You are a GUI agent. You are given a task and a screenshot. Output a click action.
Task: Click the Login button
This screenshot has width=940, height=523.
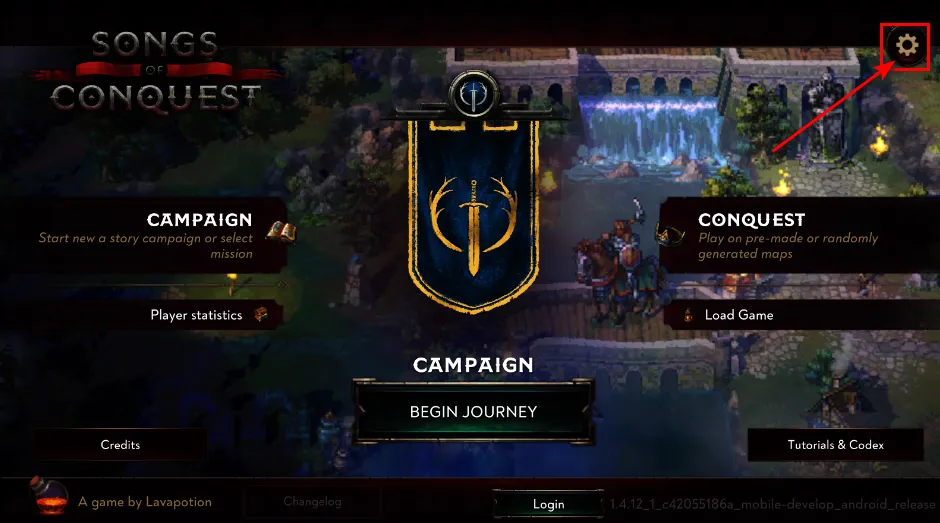[548, 504]
